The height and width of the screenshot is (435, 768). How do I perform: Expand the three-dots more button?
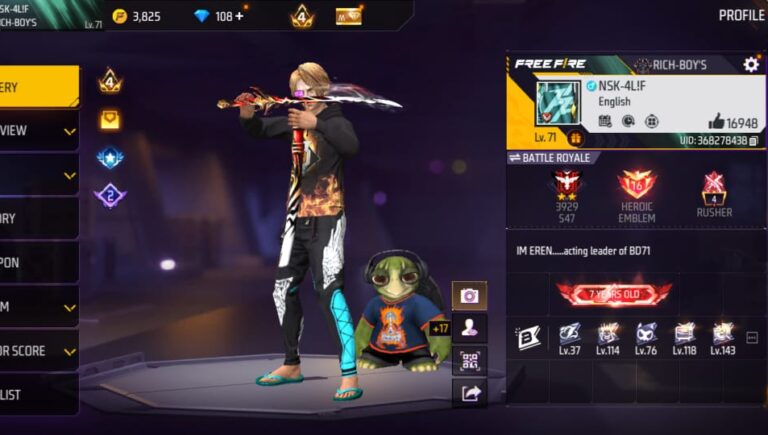(x=752, y=338)
